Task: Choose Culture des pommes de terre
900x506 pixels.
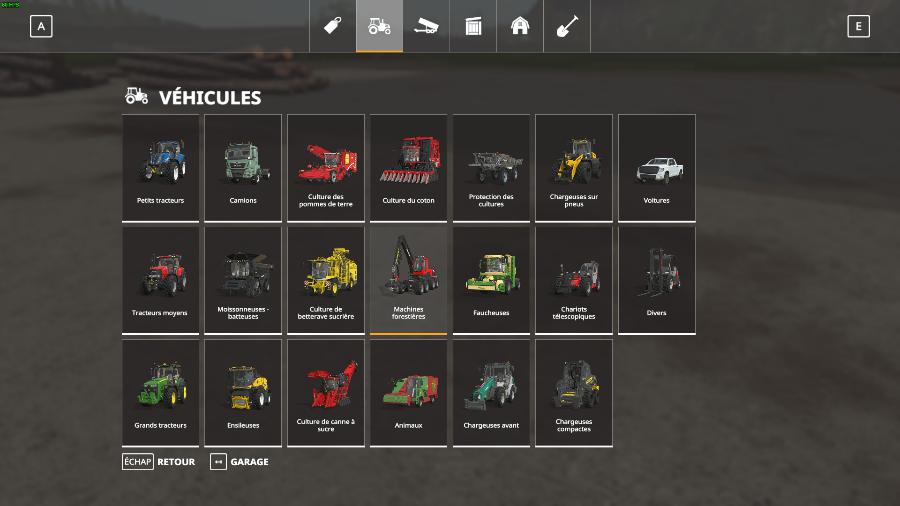Action: (x=326, y=168)
